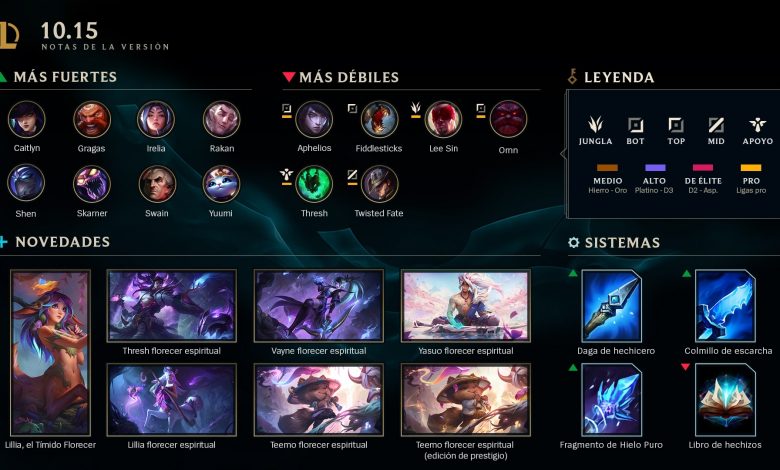
Task: Select Shen's round portrait
Action: tap(26, 183)
